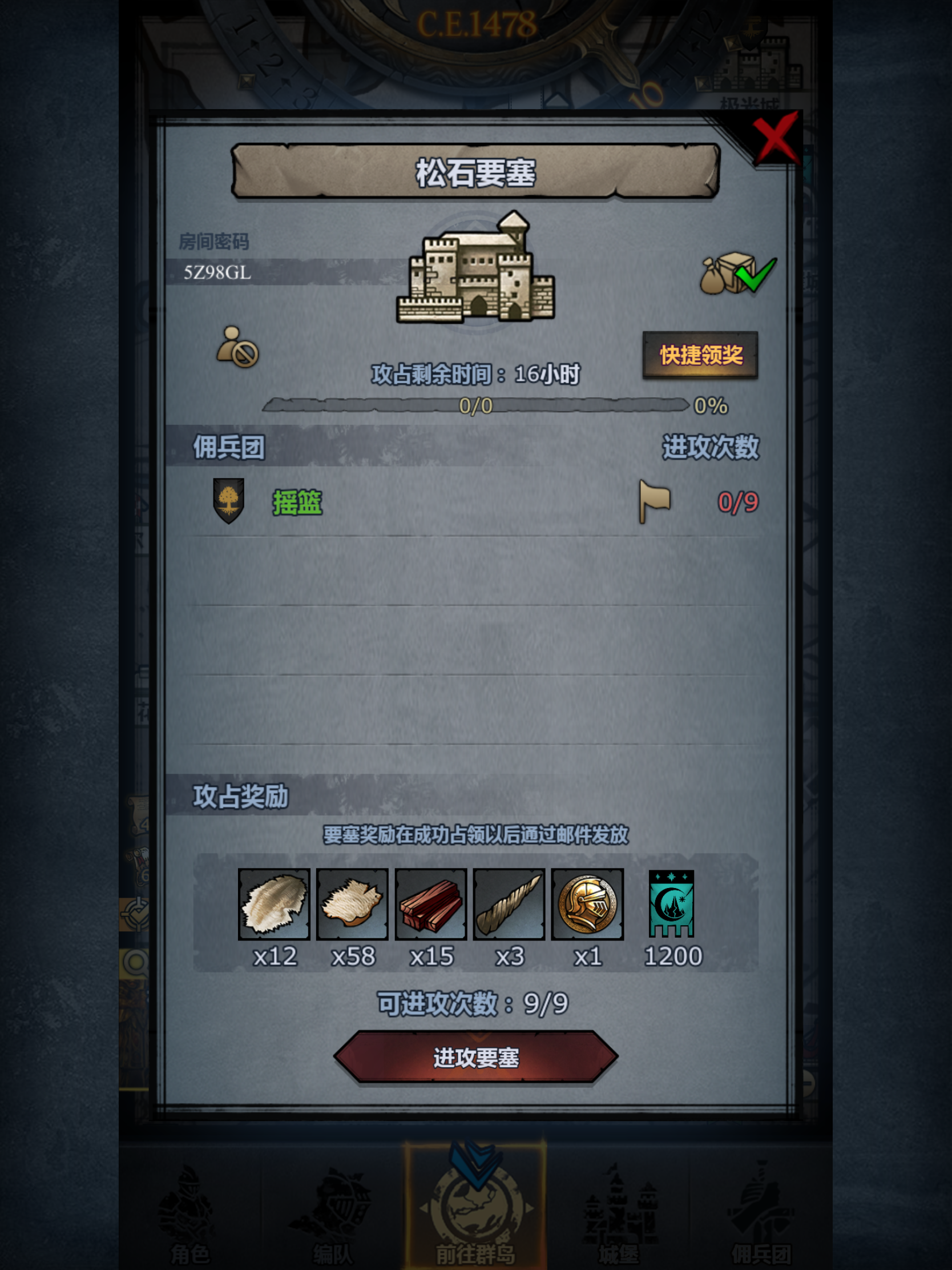
Task: Click the wool reward icon x58
Action: pyautogui.click(x=353, y=903)
